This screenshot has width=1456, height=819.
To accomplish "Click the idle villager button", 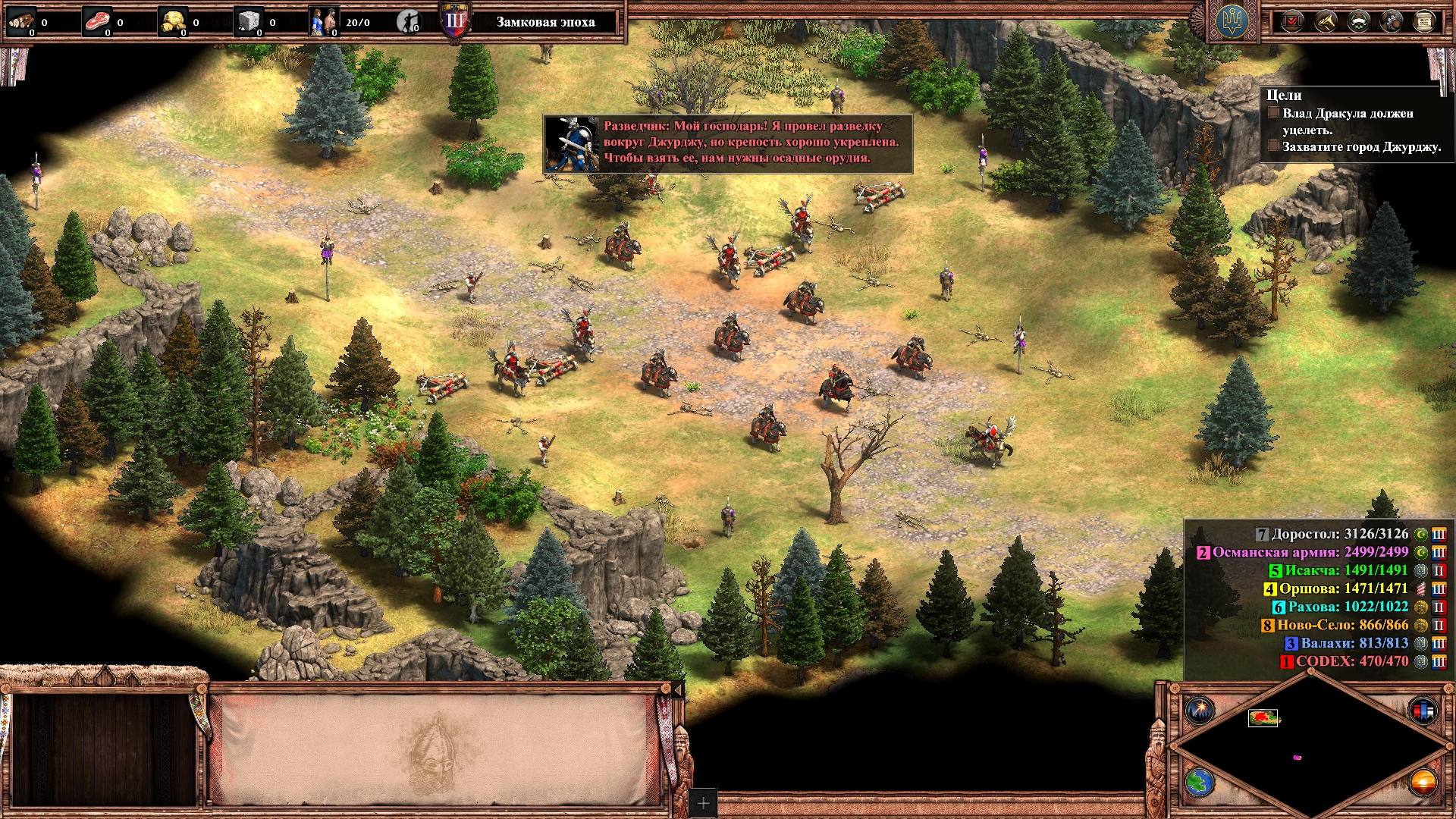I will click(409, 22).
